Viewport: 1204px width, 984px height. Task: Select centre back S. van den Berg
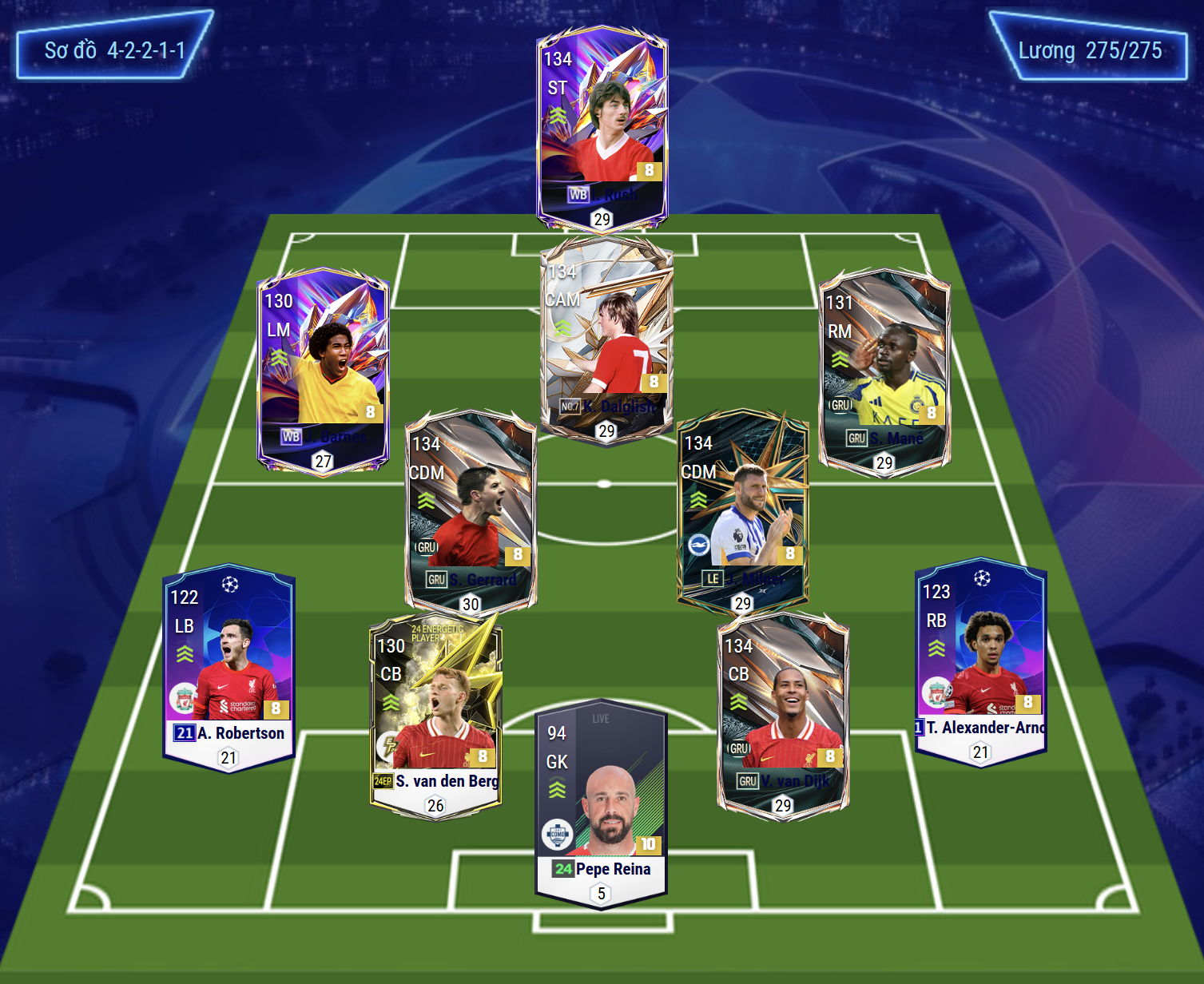click(435, 715)
